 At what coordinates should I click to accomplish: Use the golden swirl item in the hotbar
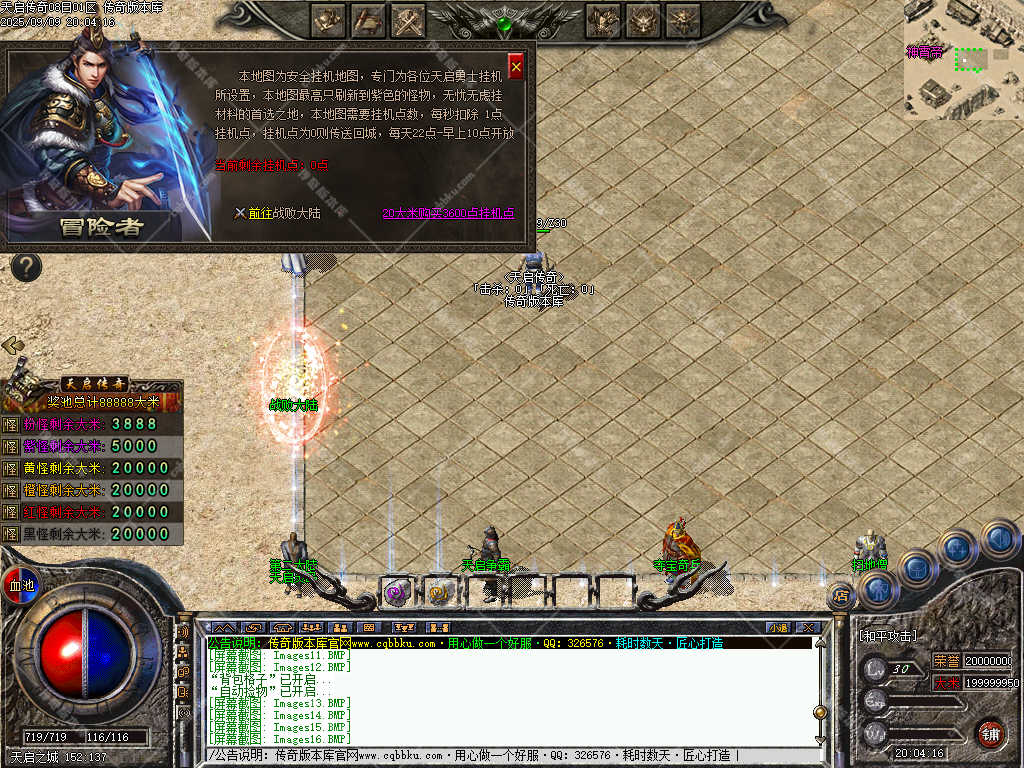438,591
